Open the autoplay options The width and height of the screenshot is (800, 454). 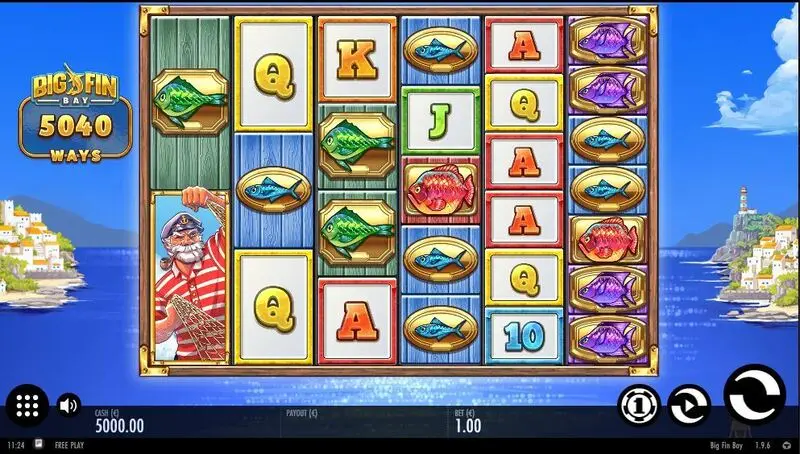point(689,404)
